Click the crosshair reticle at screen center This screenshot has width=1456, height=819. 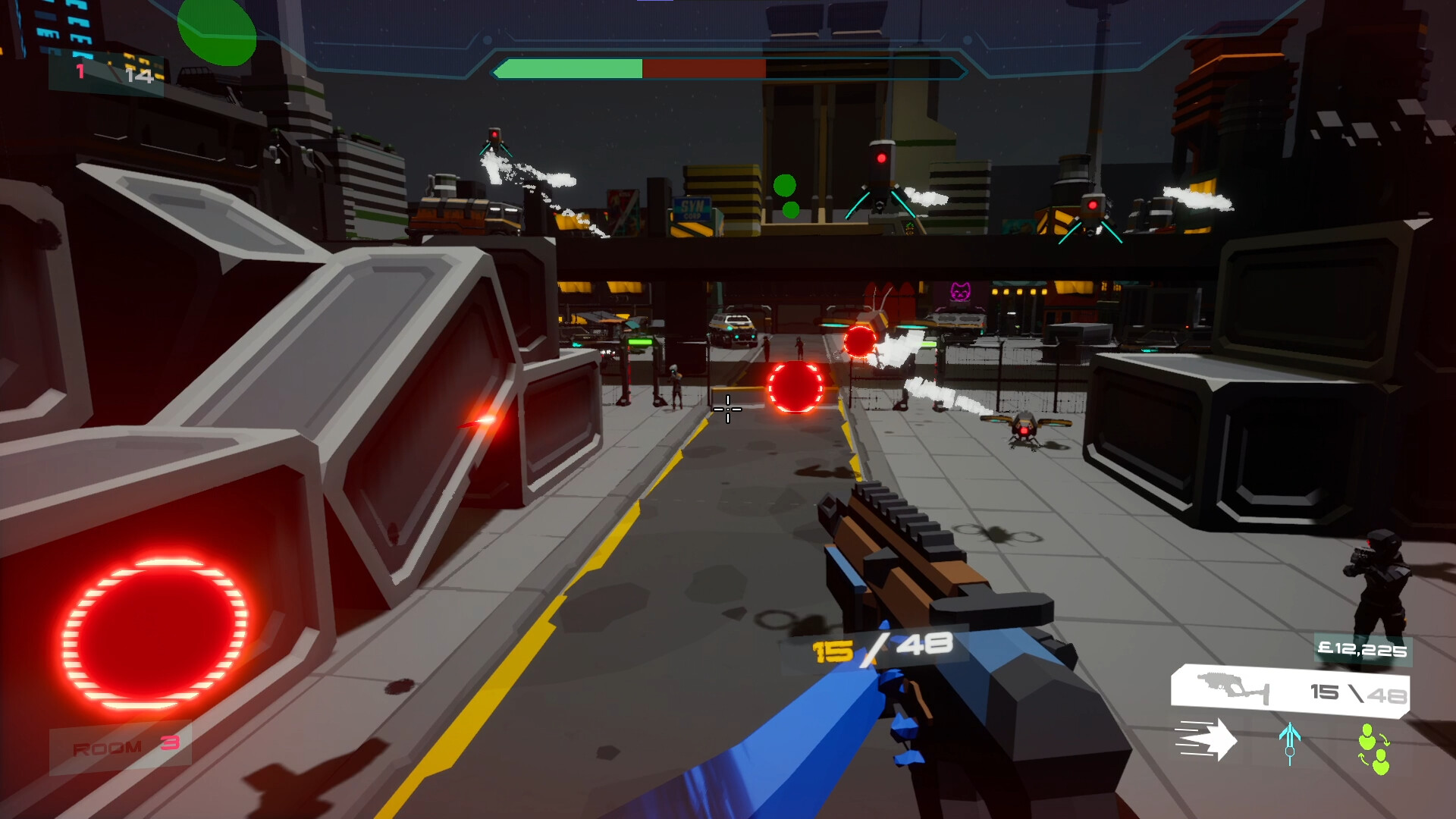coord(726,409)
